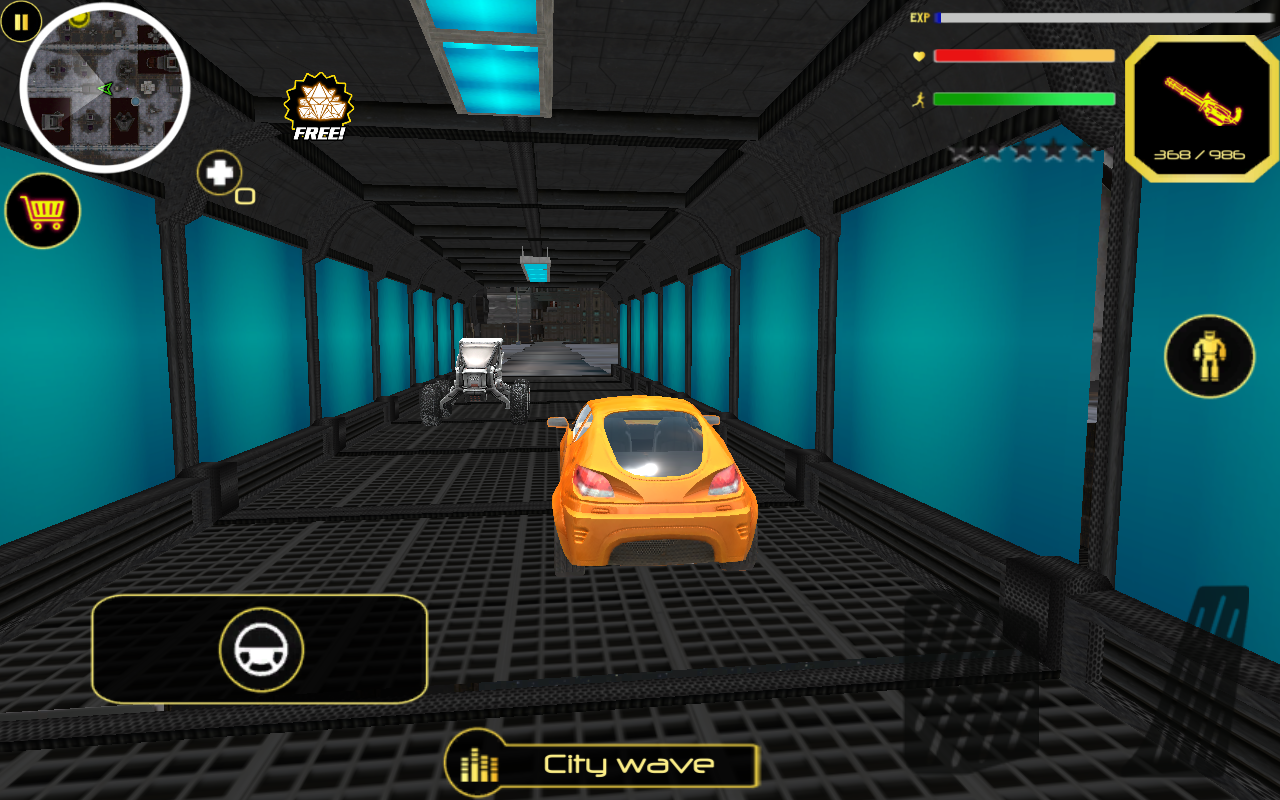Click the green stamina bar

click(x=1022, y=99)
